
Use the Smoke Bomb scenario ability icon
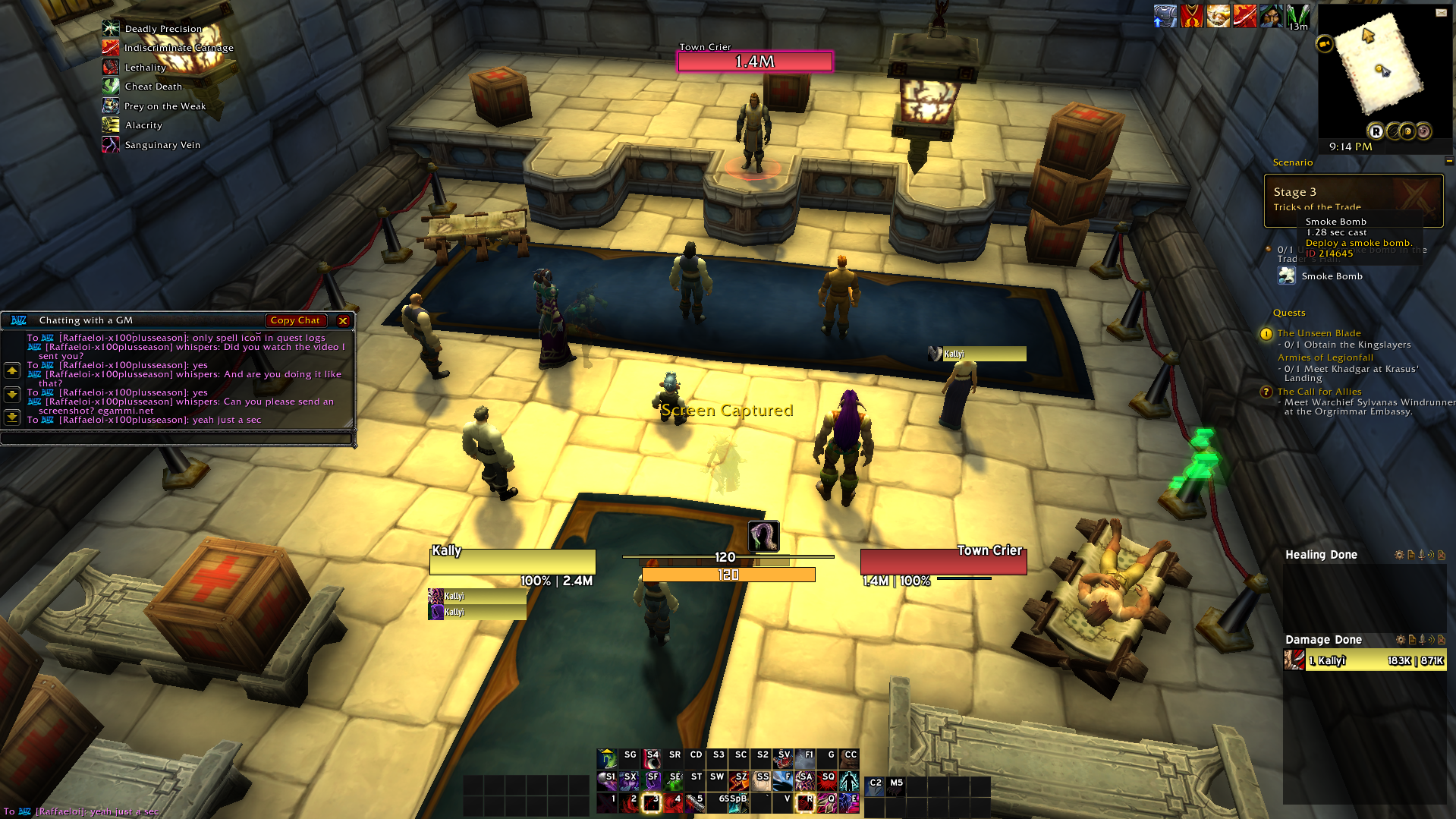1287,276
